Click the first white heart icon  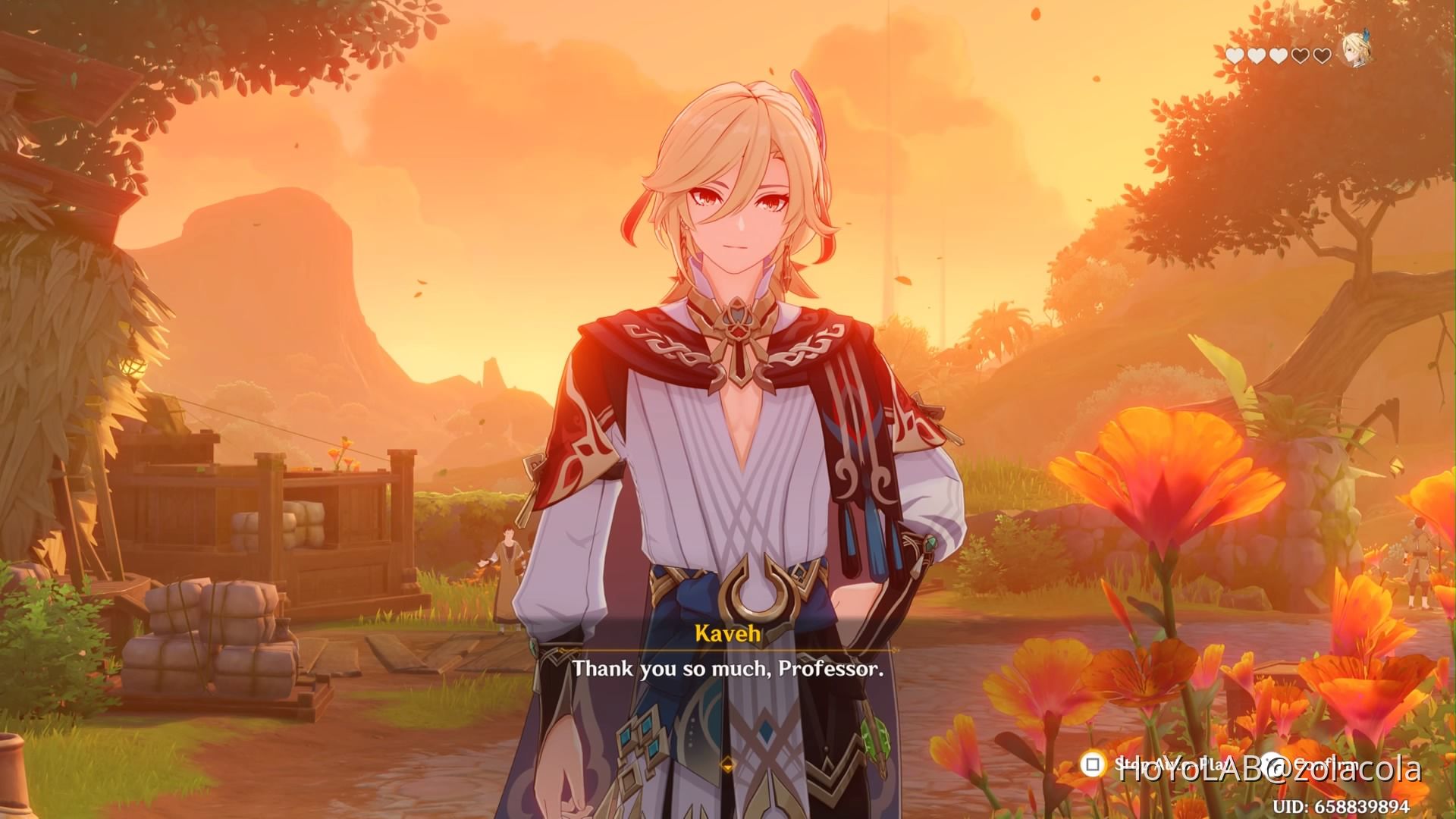tap(1235, 54)
